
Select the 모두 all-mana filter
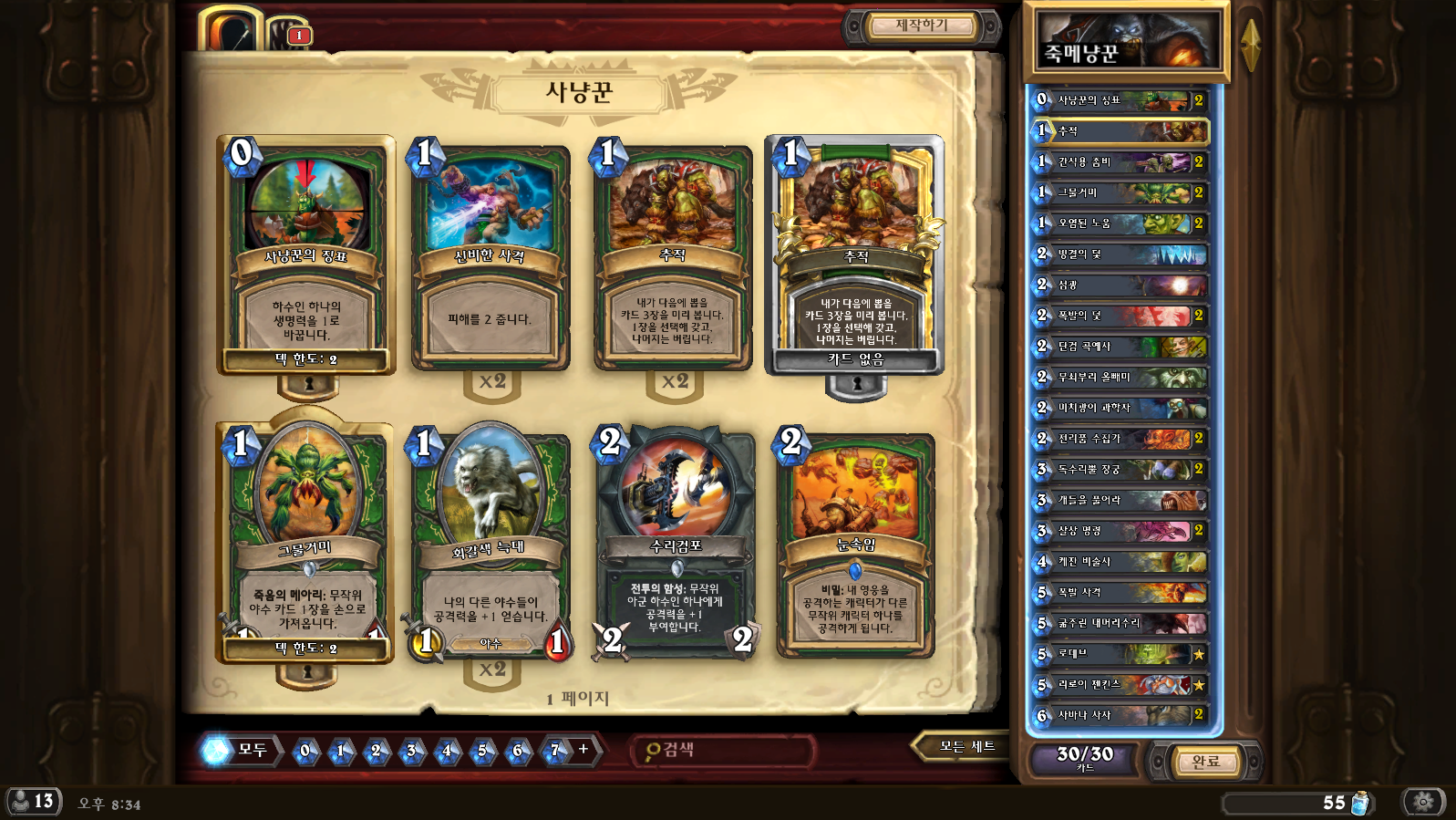(239, 750)
